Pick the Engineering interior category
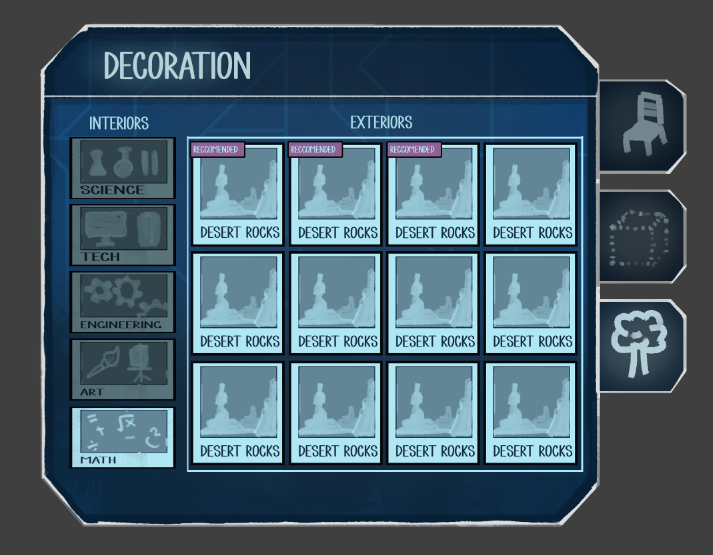Viewport: 713px width, 555px height. pyautogui.click(x=122, y=302)
